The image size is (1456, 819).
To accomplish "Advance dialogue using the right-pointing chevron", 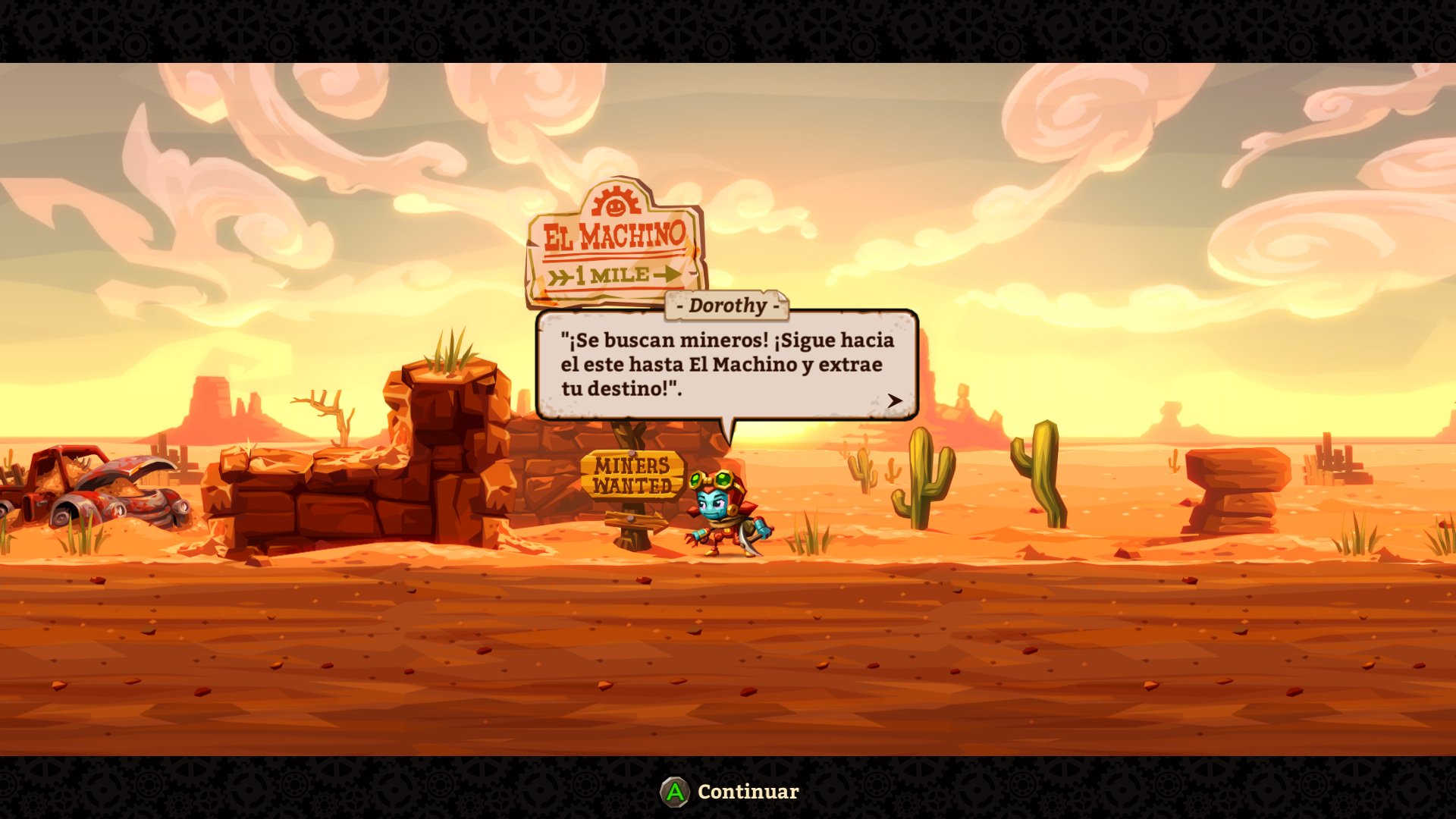I will [895, 400].
